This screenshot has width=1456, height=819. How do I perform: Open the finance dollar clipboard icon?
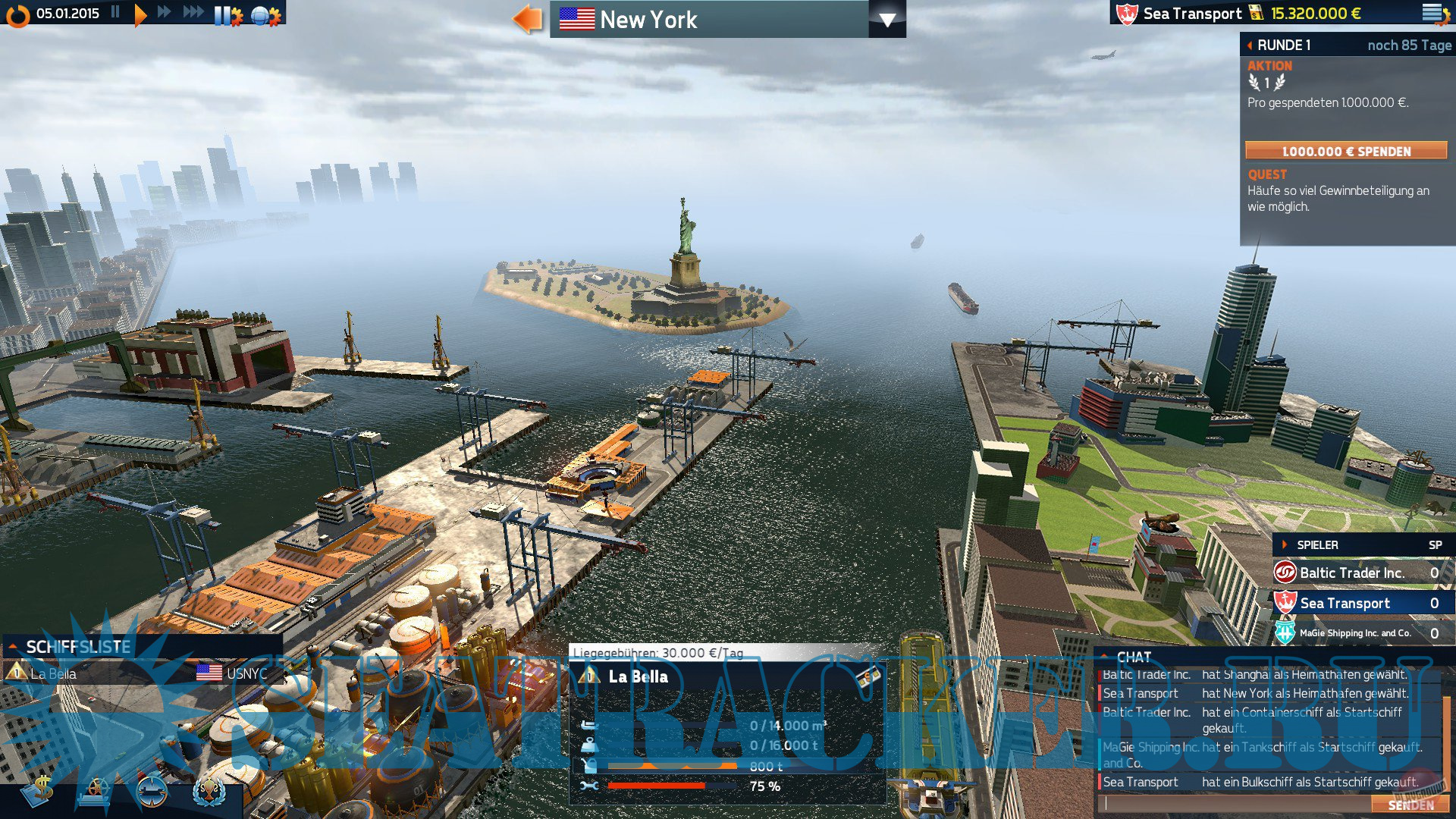coord(38,791)
